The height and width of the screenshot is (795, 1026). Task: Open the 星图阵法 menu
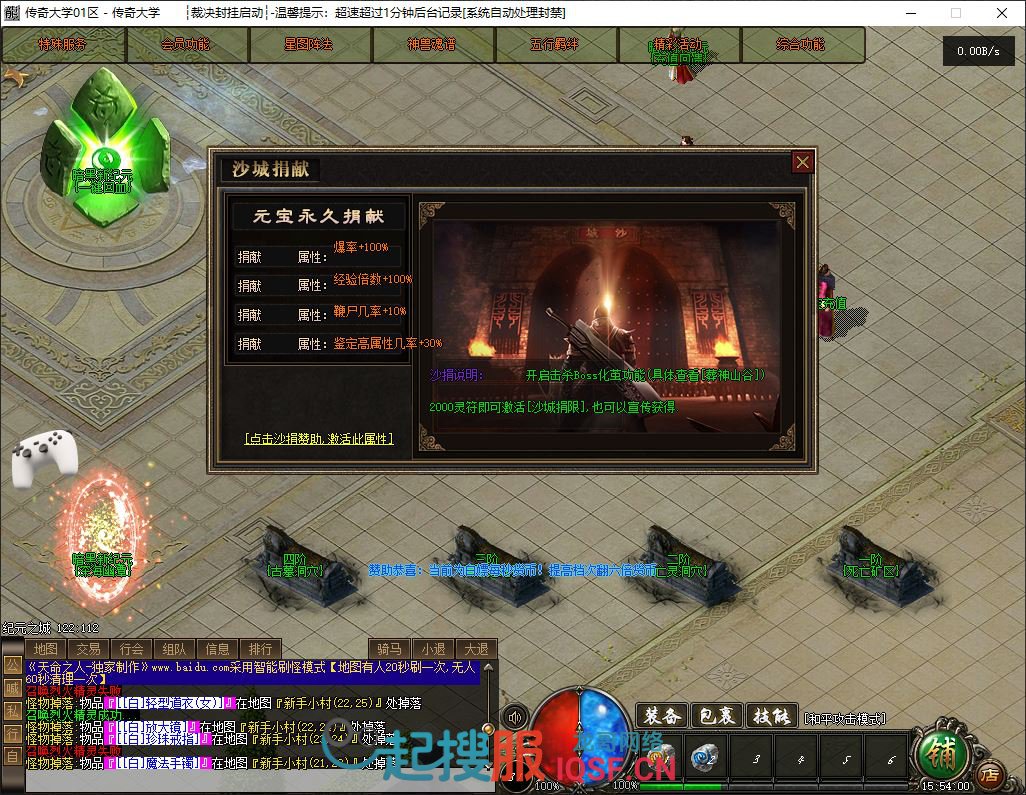(x=309, y=45)
